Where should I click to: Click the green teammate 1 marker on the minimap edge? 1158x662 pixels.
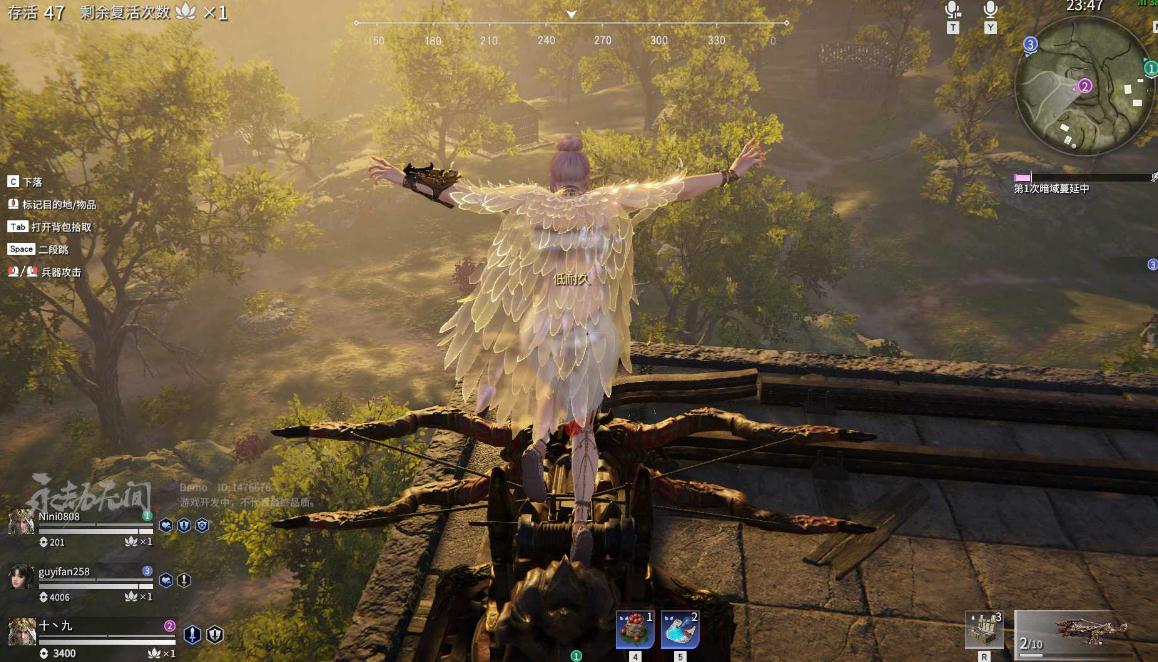[1151, 68]
